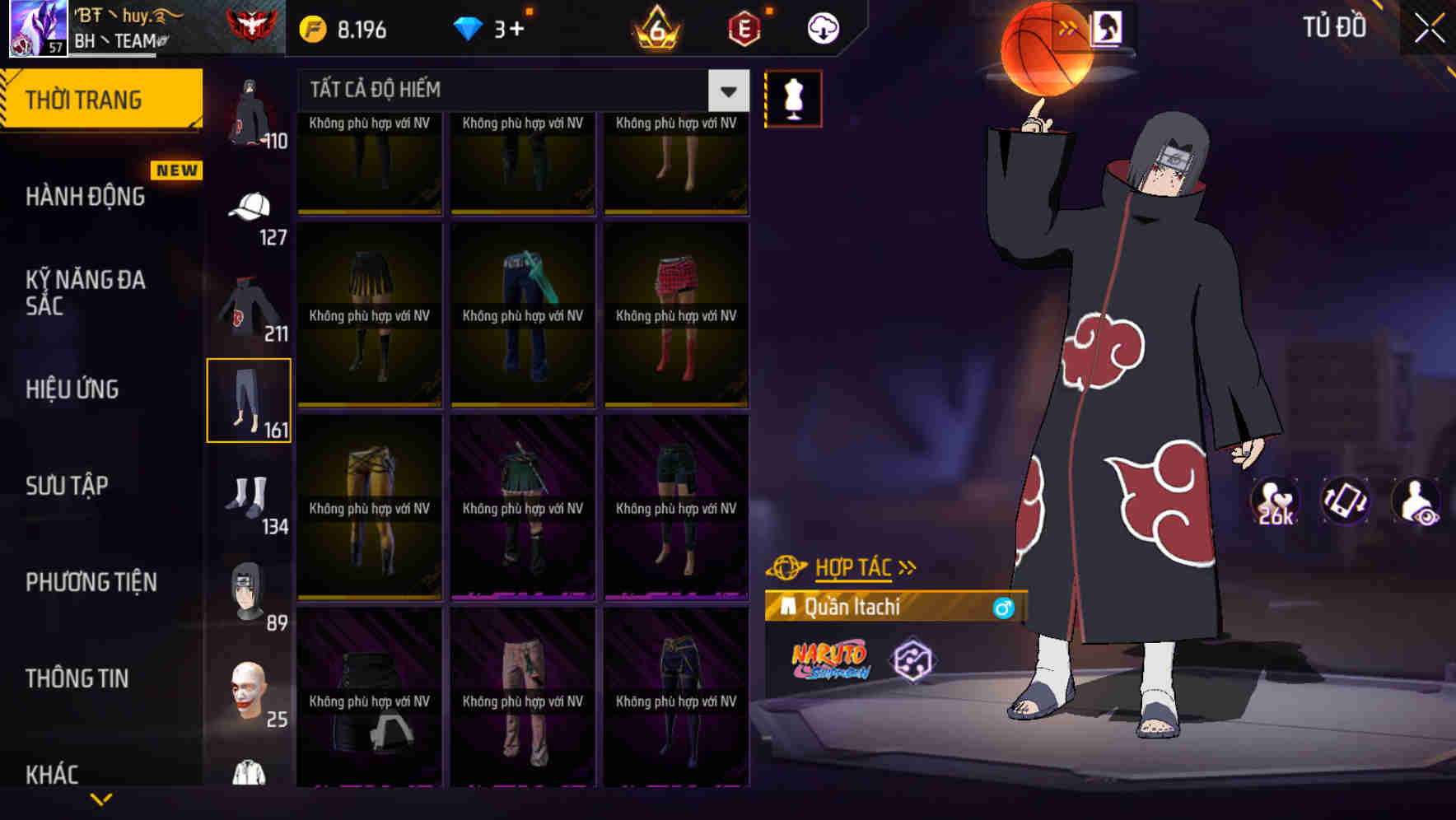
Task: Select the mannequin wardrobe preview icon
Action: tap(793, 97)
